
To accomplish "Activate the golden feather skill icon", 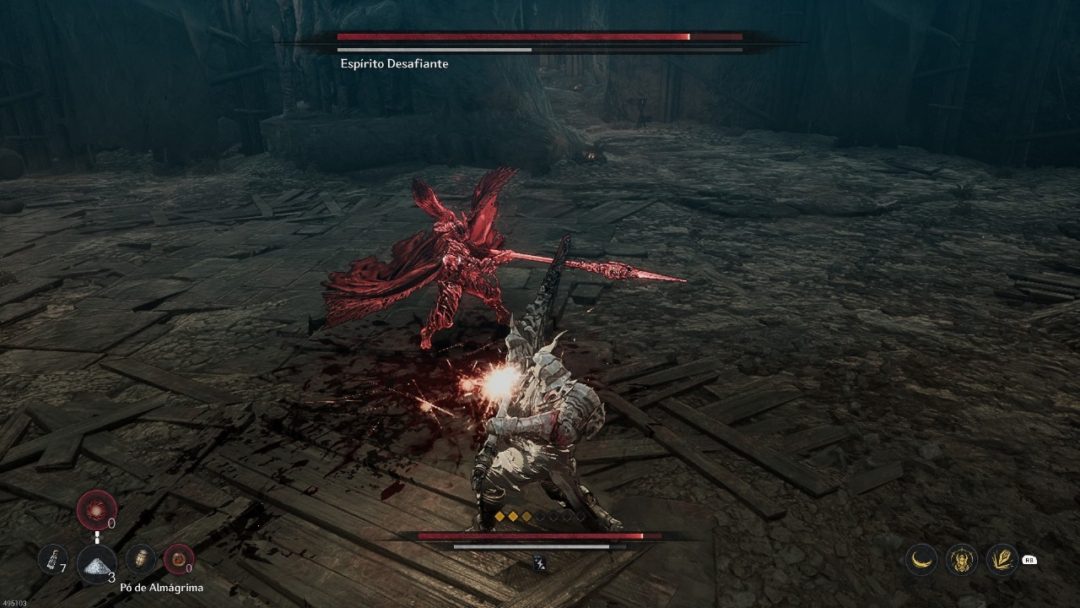I will tap(1002, 560).
